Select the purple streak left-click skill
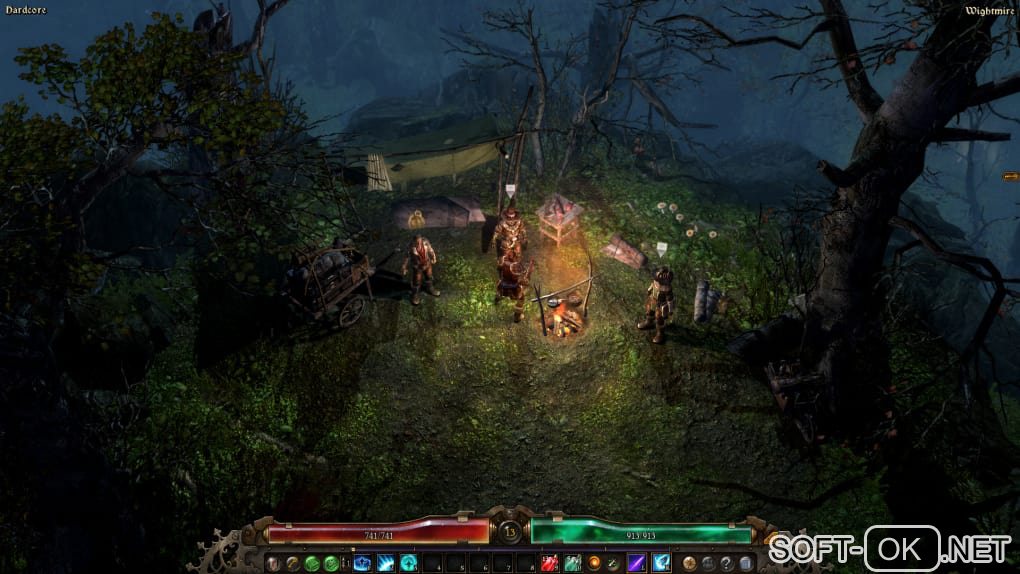Viewport: 1020px width, 574px height. tap(637, 564)
